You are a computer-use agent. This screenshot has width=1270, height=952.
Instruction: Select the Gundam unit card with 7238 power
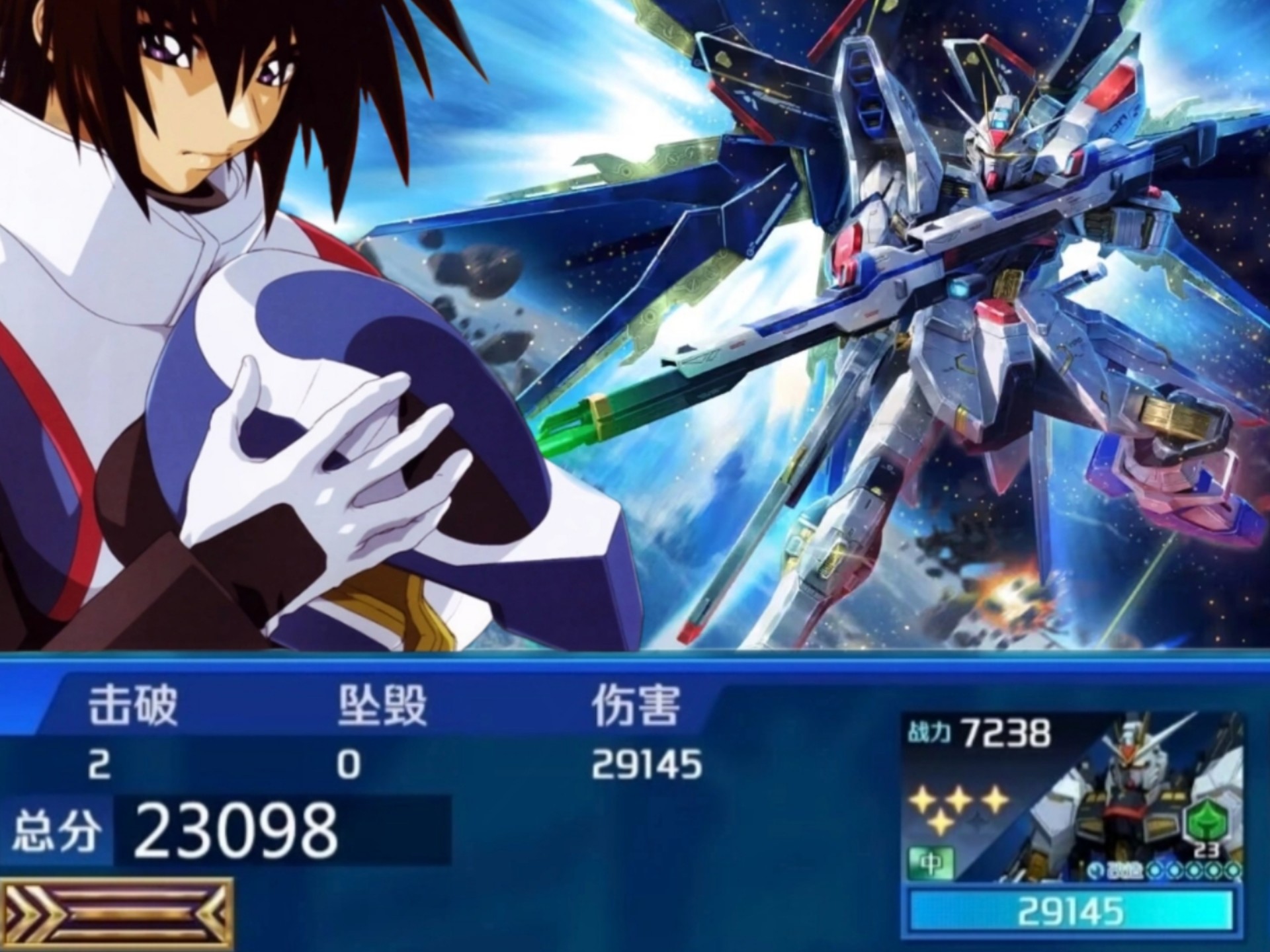point(1072,797)
